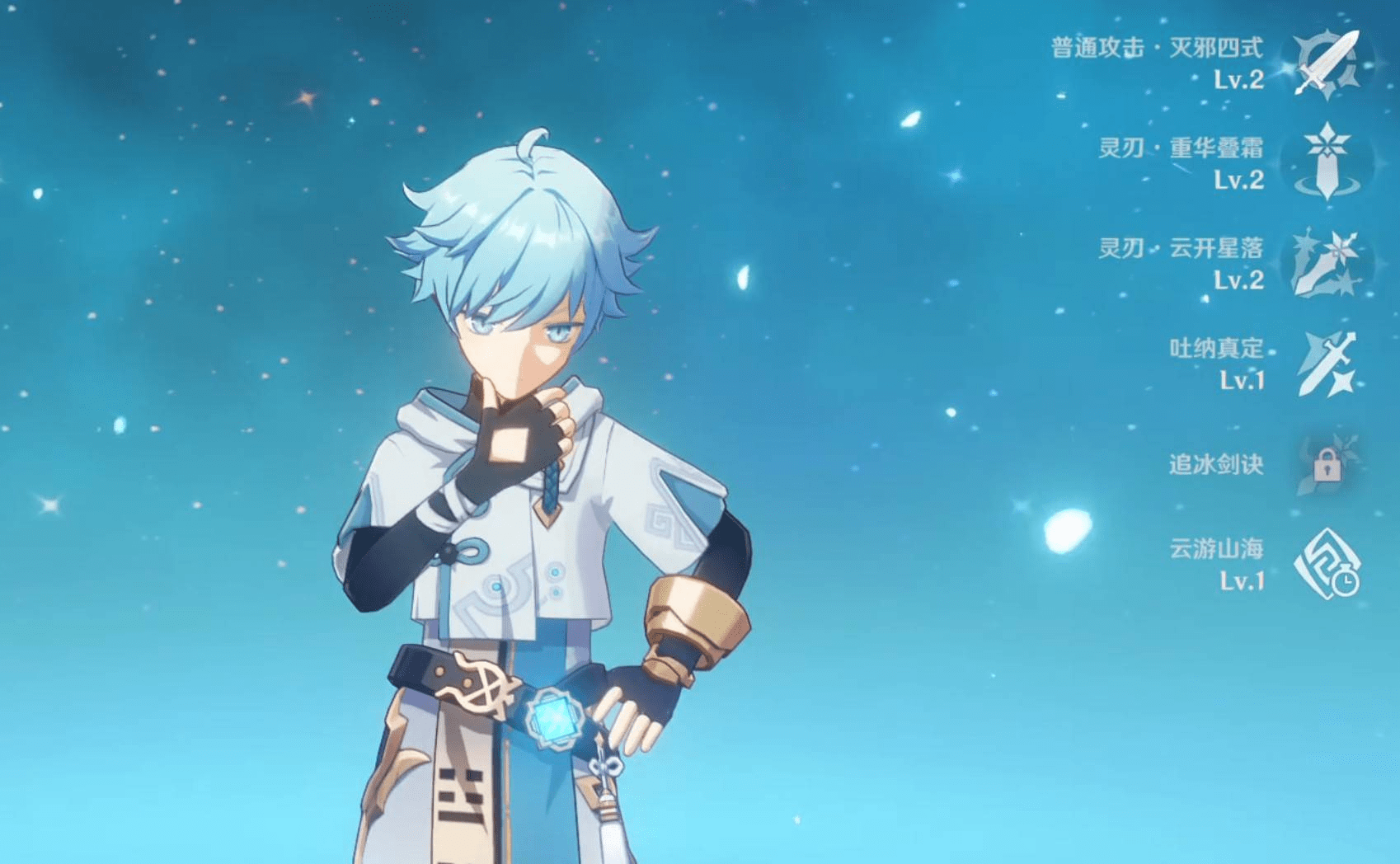Screen dimensions: 1400x864
Task: Open the 吐纳真定 passive talent
Action: (1327, 364)
